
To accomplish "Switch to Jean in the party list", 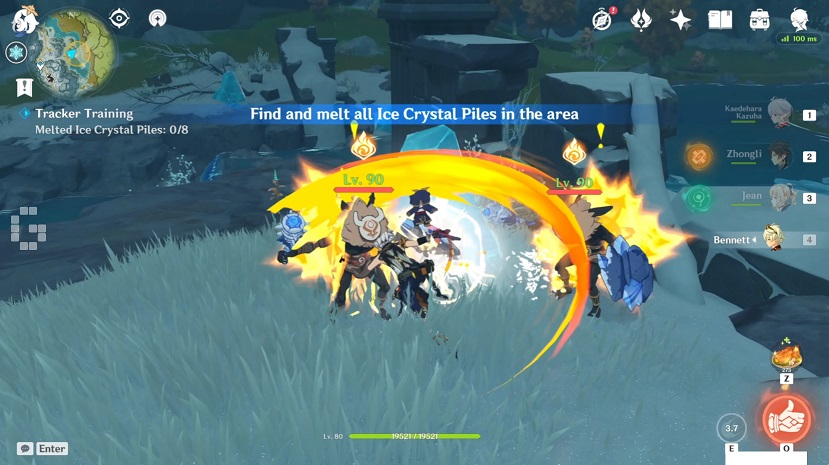I will 782,198.
